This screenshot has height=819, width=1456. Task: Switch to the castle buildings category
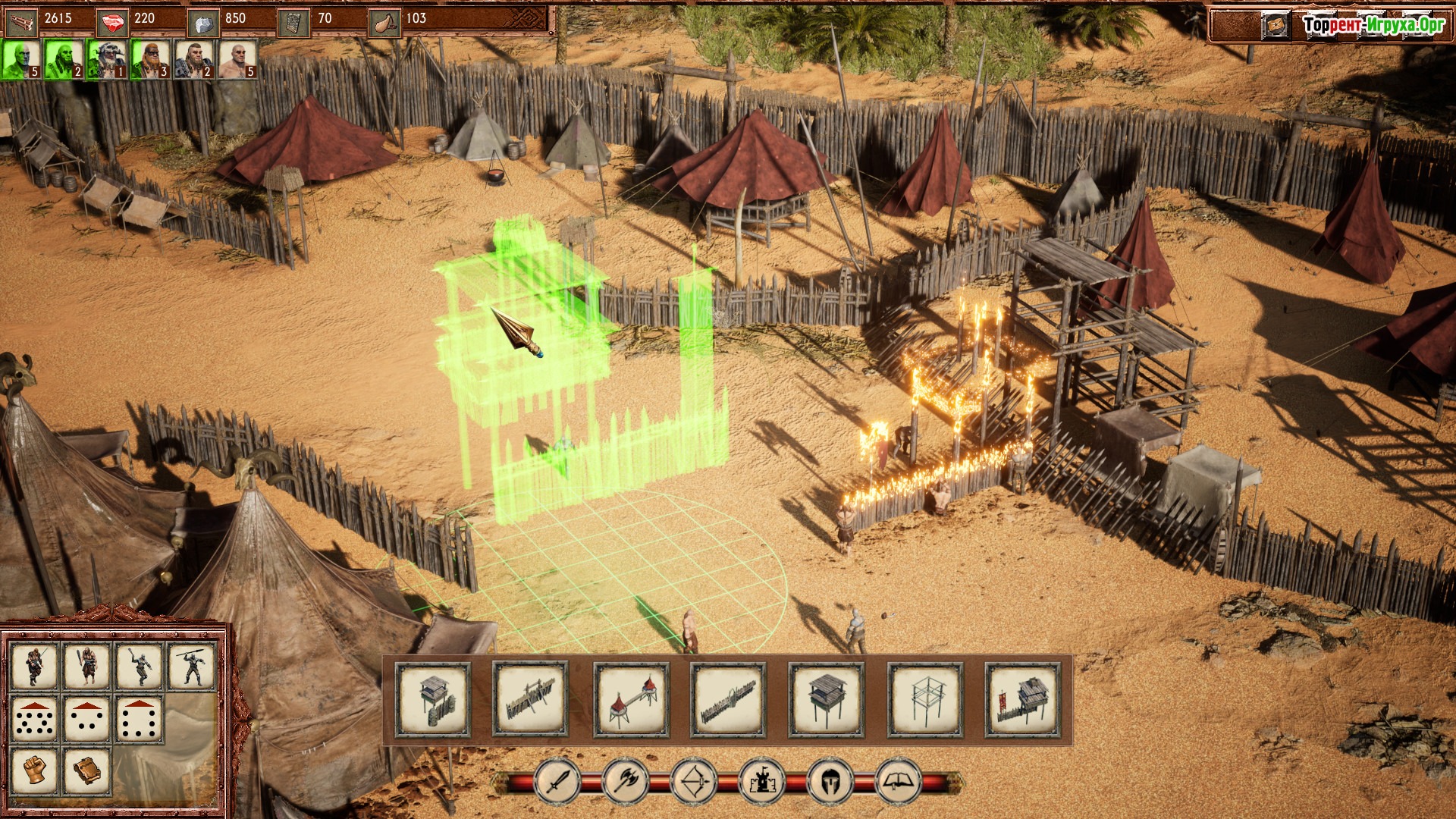(x=762, y=781)
